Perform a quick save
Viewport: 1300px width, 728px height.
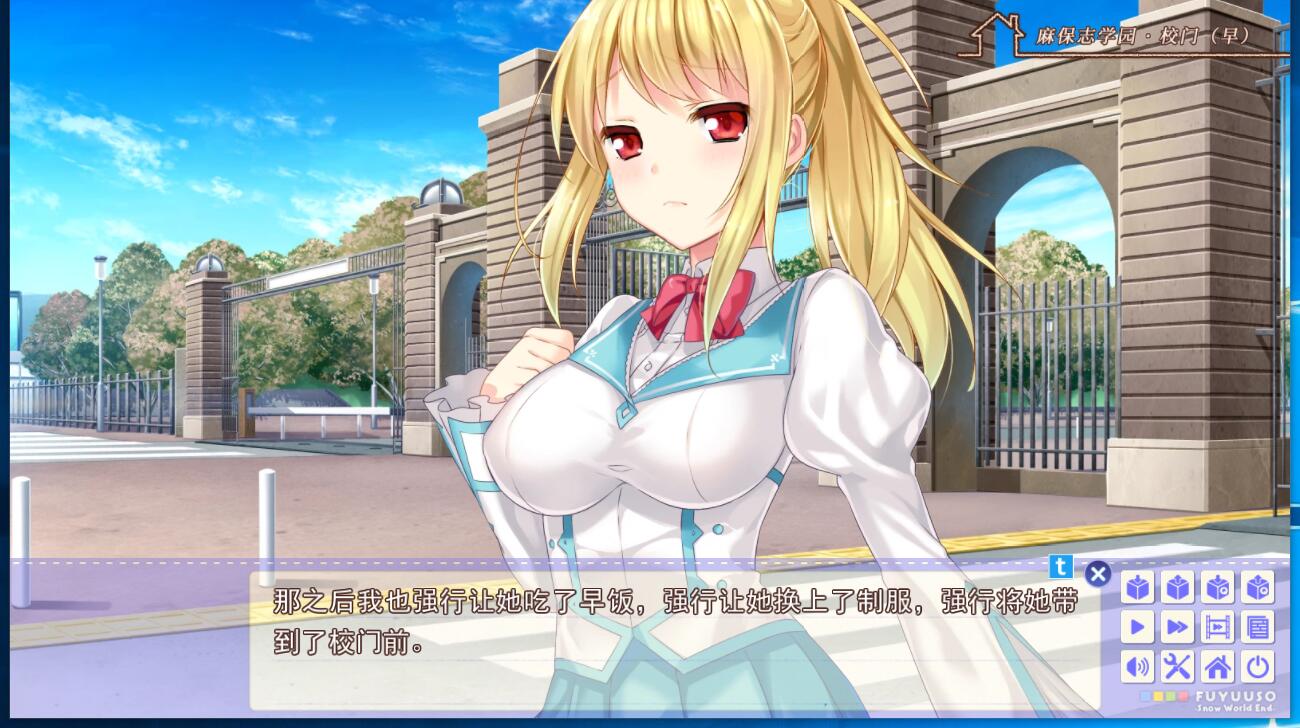click(1217, 588)
